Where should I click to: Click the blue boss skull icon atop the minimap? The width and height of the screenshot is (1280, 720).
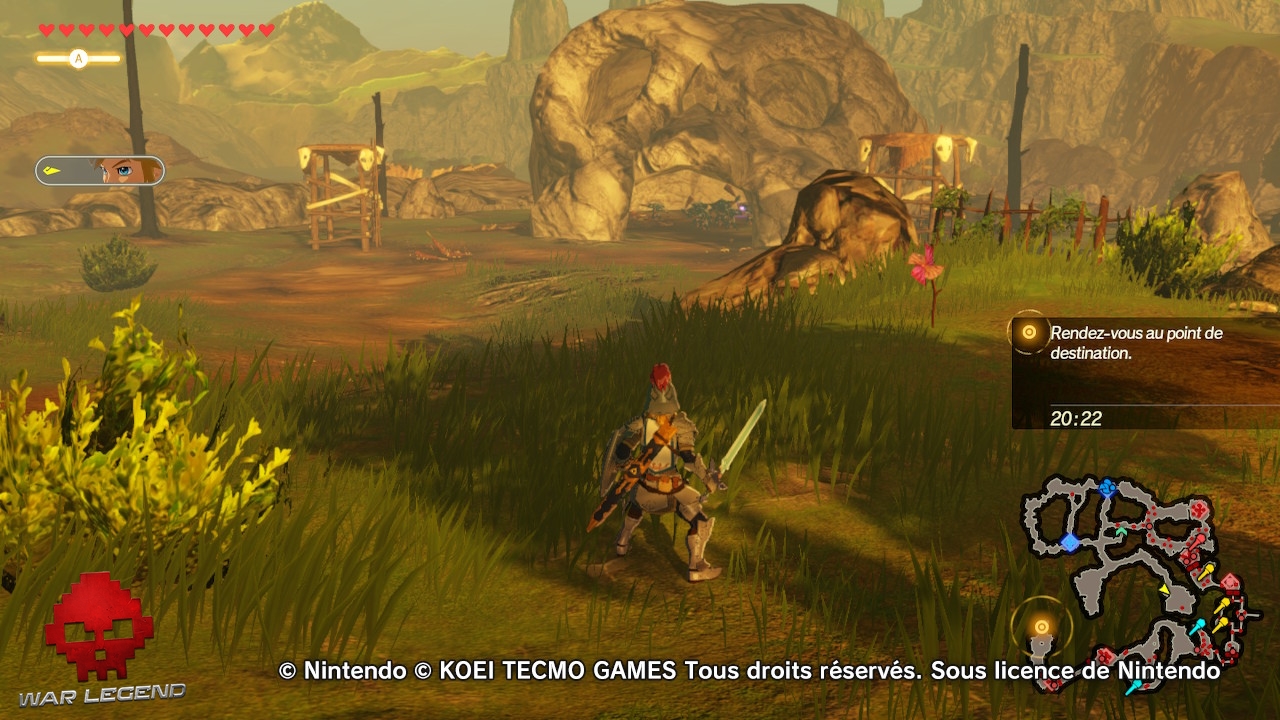tap(1107, 487)
